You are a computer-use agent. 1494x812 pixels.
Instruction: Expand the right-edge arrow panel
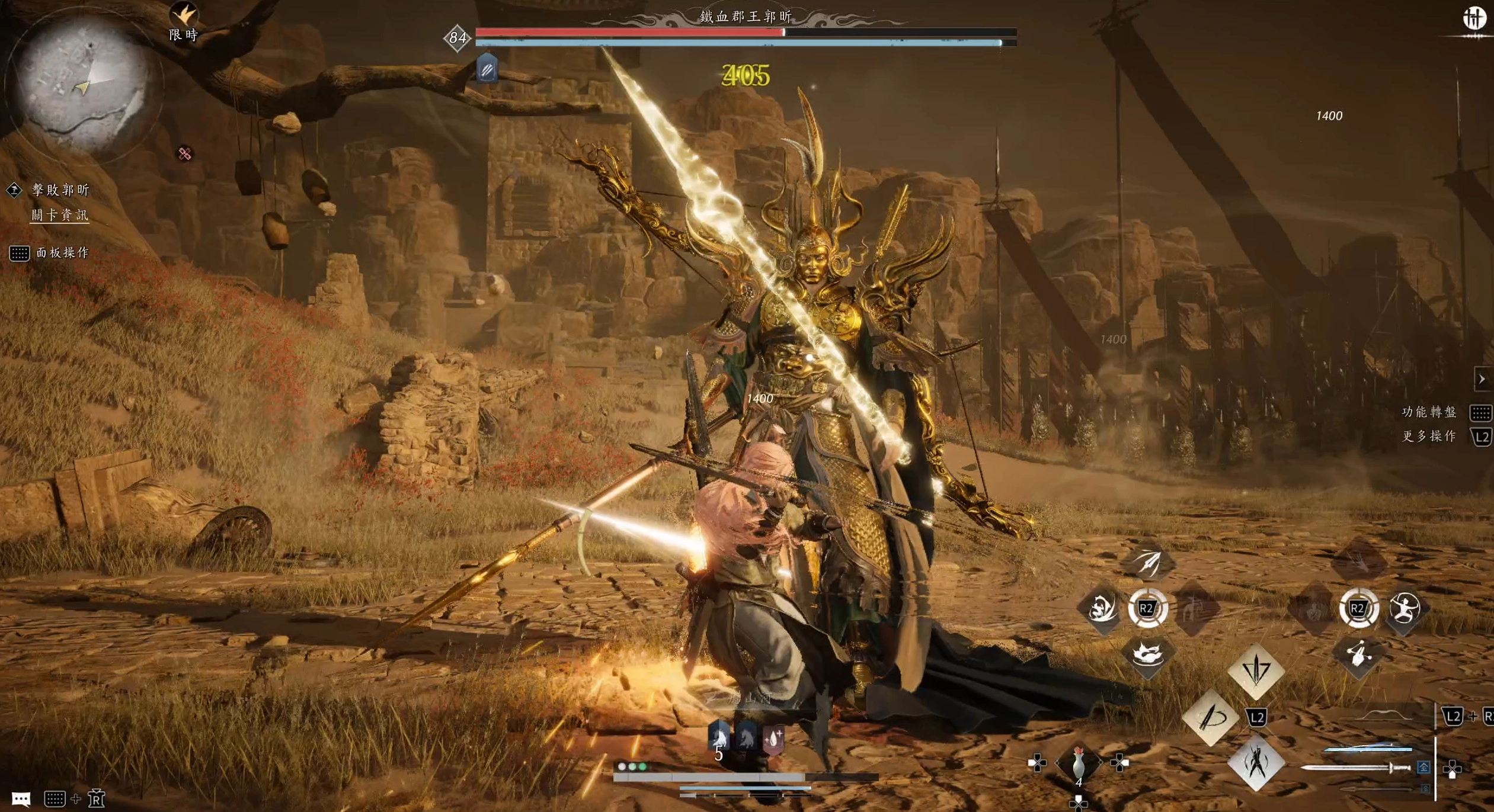[x=1482, y=379]
